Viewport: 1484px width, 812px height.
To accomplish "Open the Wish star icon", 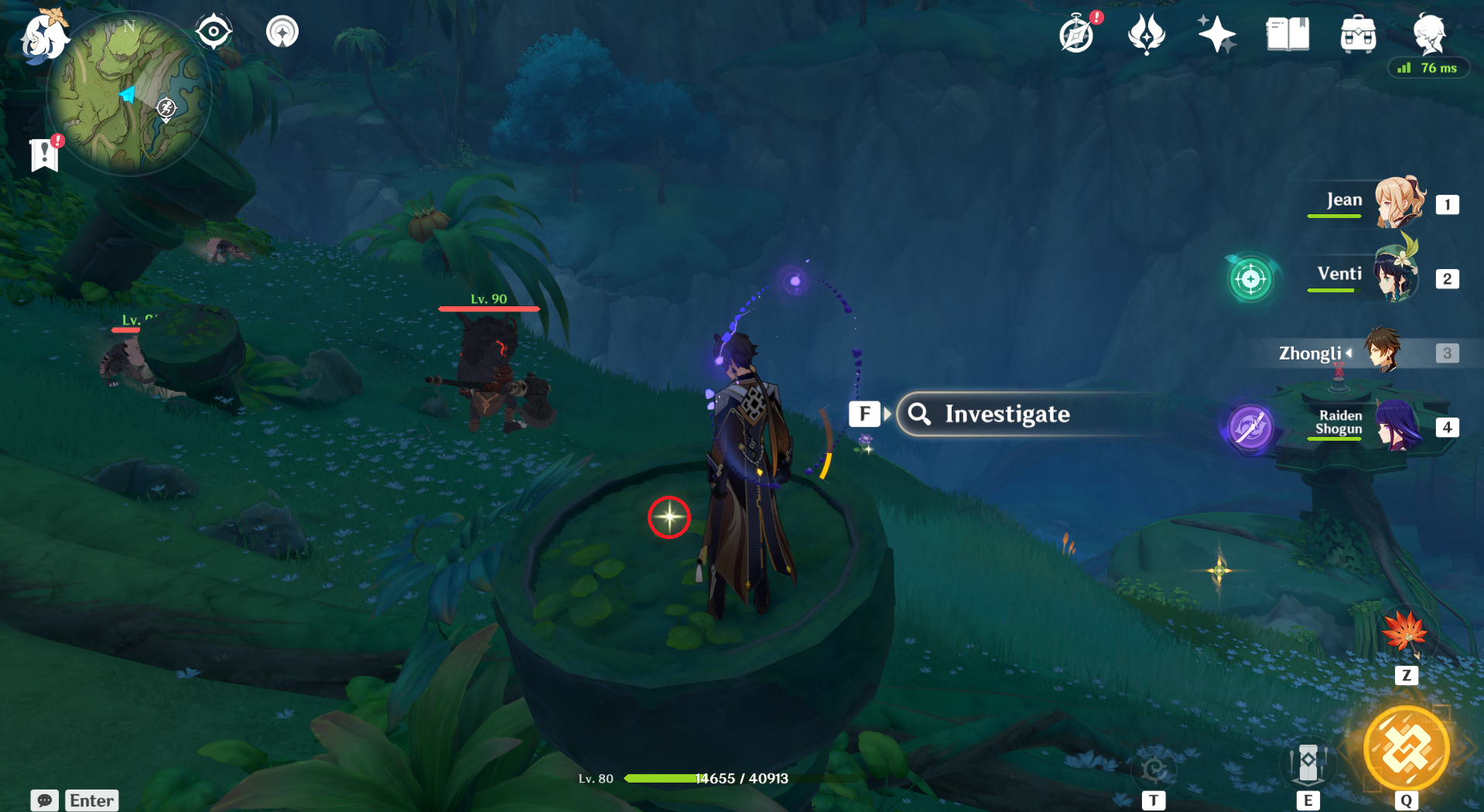I will [1216, 35].
